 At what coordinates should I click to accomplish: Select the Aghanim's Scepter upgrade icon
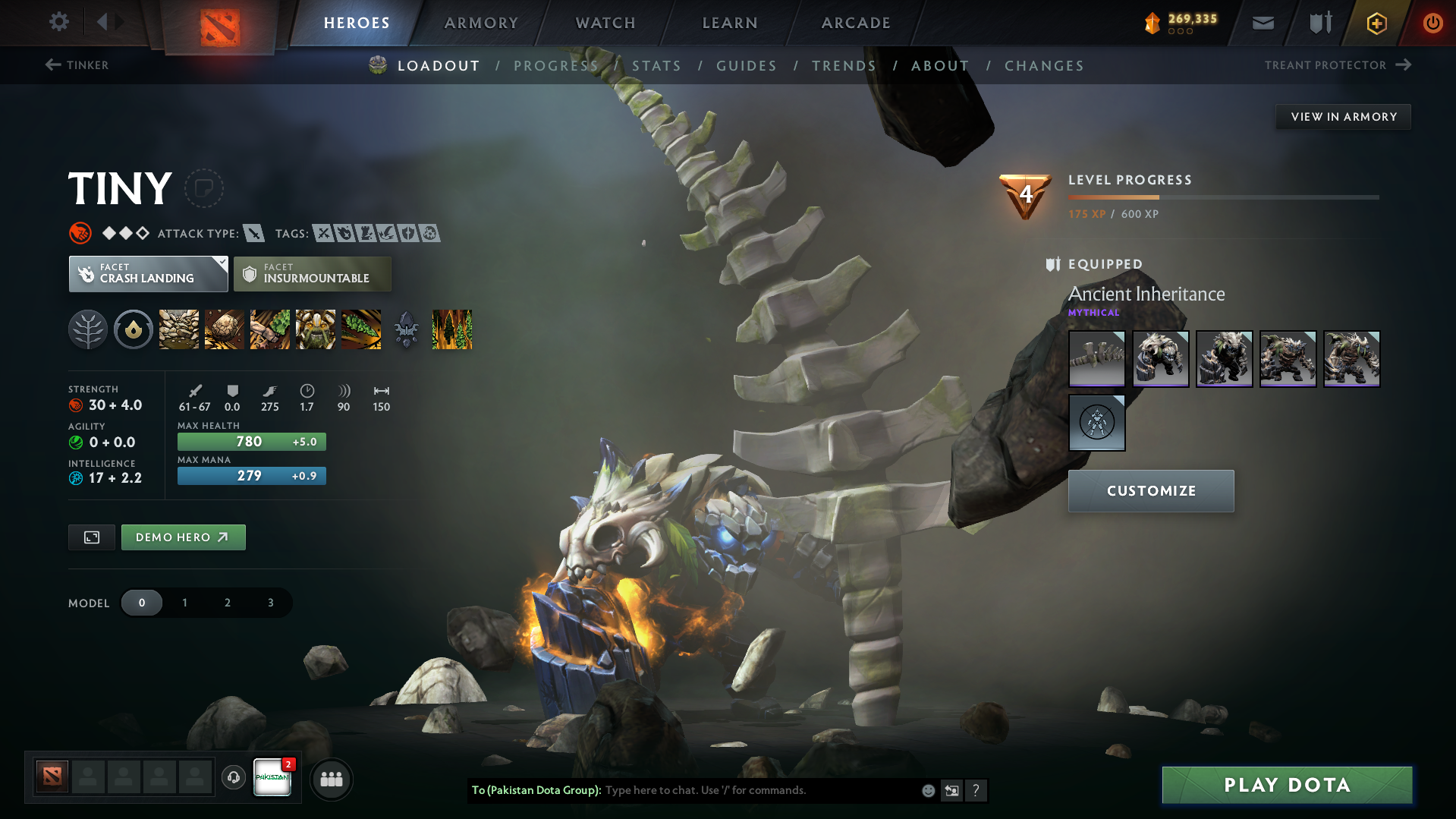point(406,329)
